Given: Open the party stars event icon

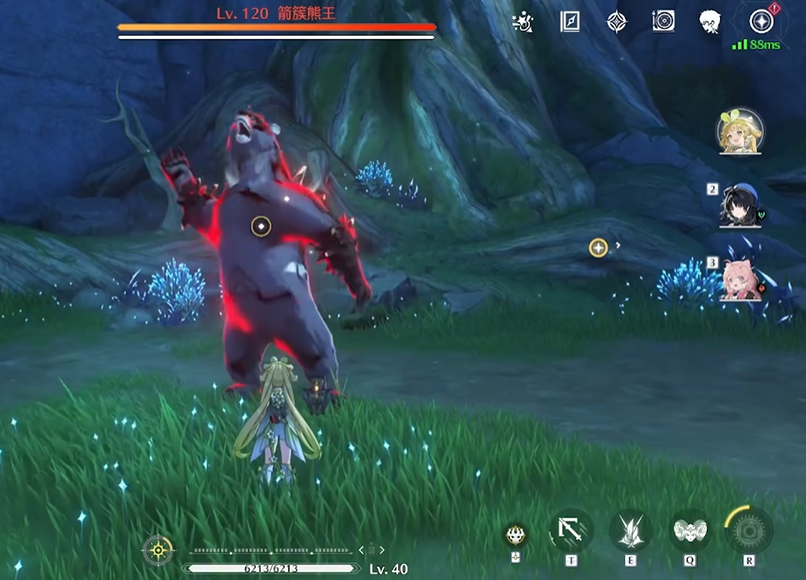Looking at the screenshot, I should point(522,21).
